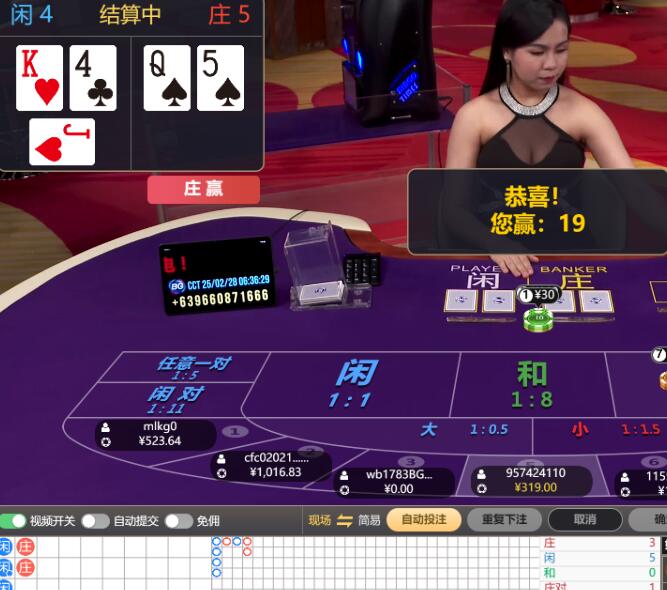The image size is (667, 590).
Task: Switch view using the 现场/简易 swap arrows
Action: (345, 520)
